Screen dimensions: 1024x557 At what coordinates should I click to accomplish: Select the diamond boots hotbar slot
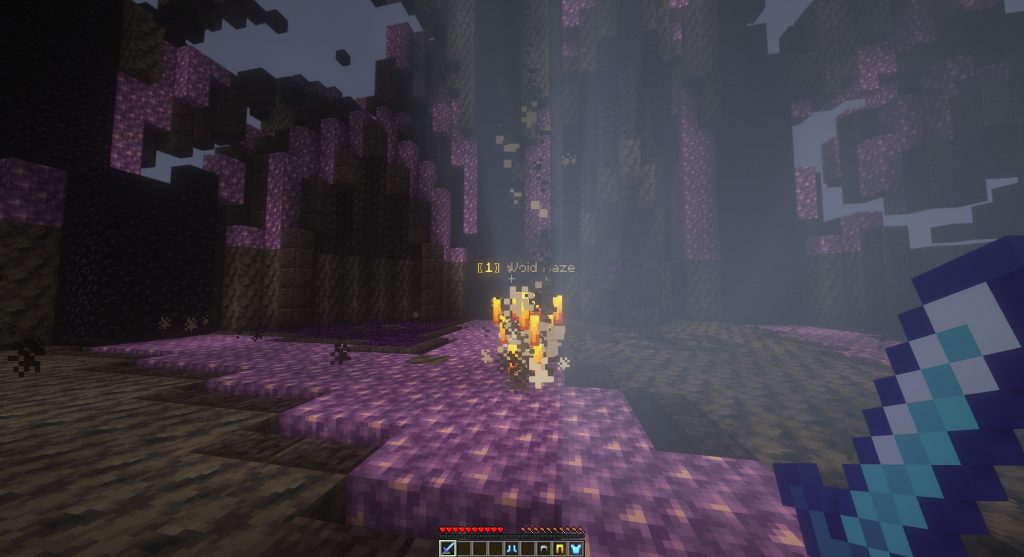[512, 548]
